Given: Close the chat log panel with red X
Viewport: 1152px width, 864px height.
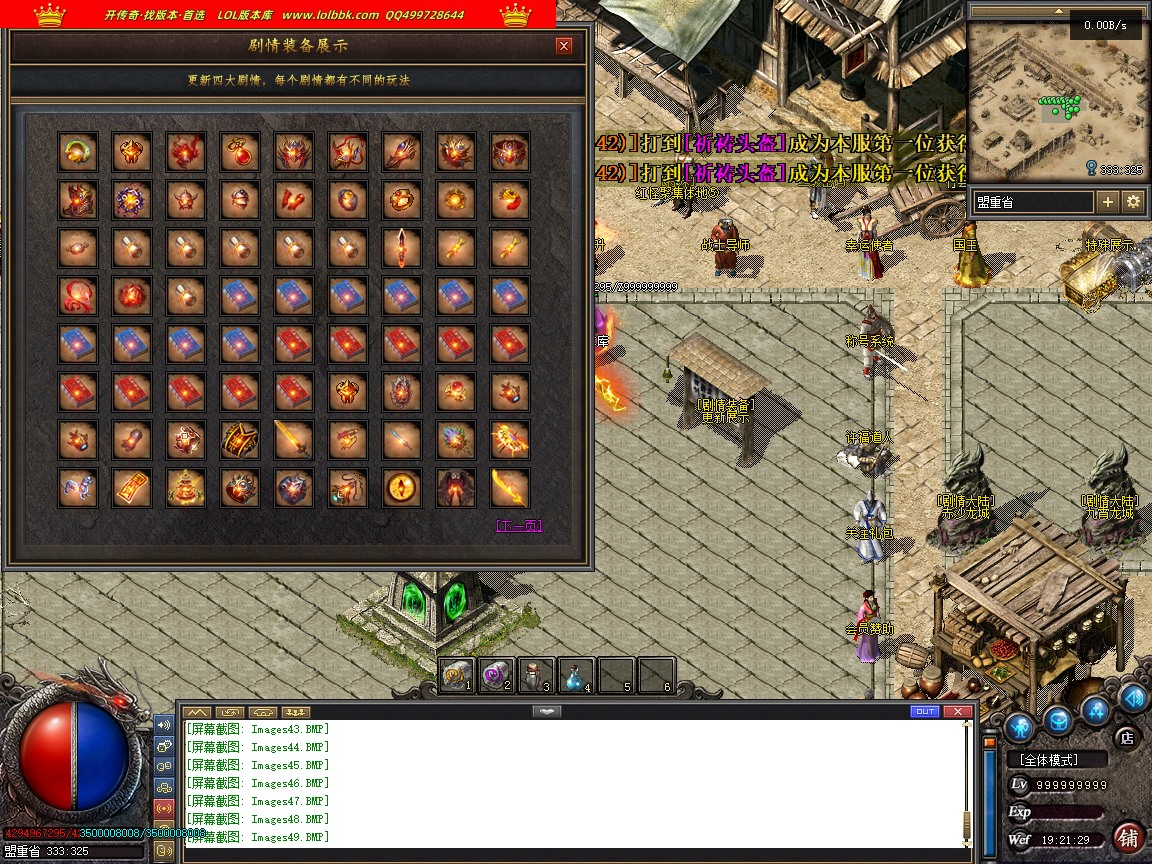Looking at the screenshot, I should coord(958,711).
